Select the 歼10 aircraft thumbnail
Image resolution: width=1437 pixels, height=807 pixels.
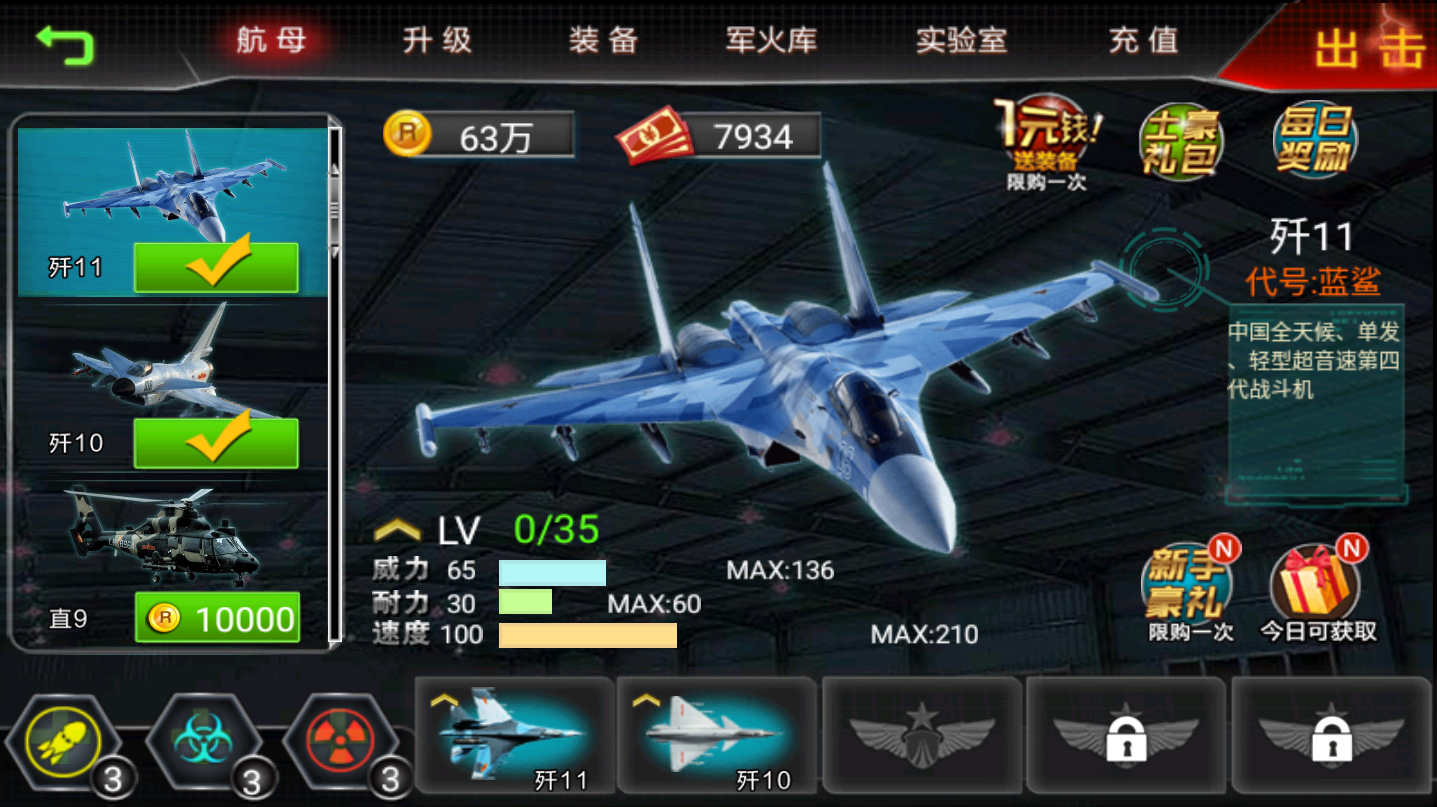(716, 740)
